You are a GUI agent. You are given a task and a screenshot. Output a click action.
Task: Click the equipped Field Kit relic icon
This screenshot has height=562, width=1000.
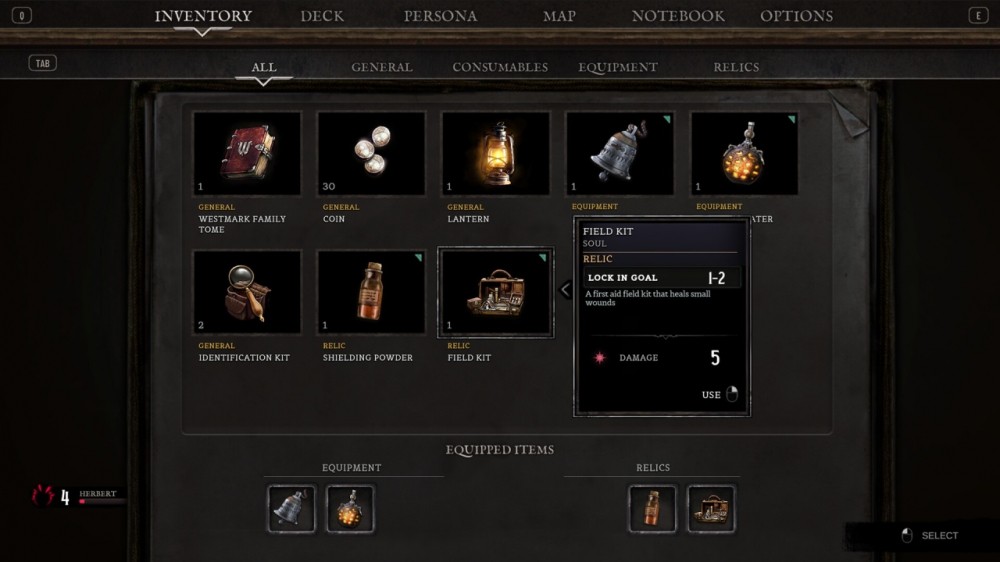tap(711, 509)
